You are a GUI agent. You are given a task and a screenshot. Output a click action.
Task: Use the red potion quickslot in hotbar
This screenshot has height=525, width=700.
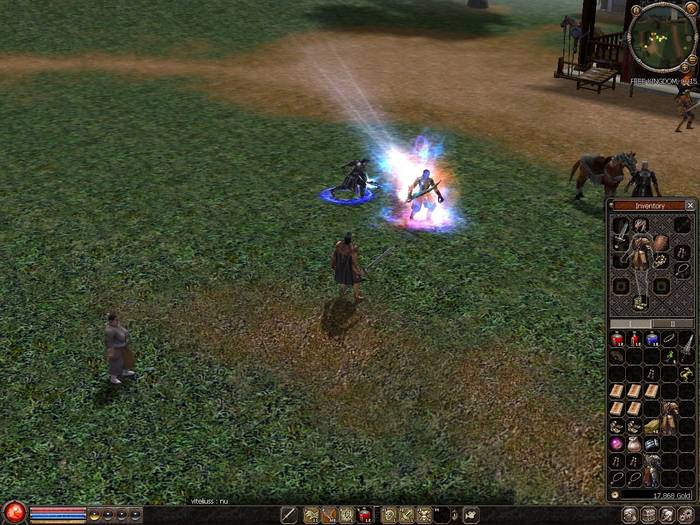coord(365,515)
